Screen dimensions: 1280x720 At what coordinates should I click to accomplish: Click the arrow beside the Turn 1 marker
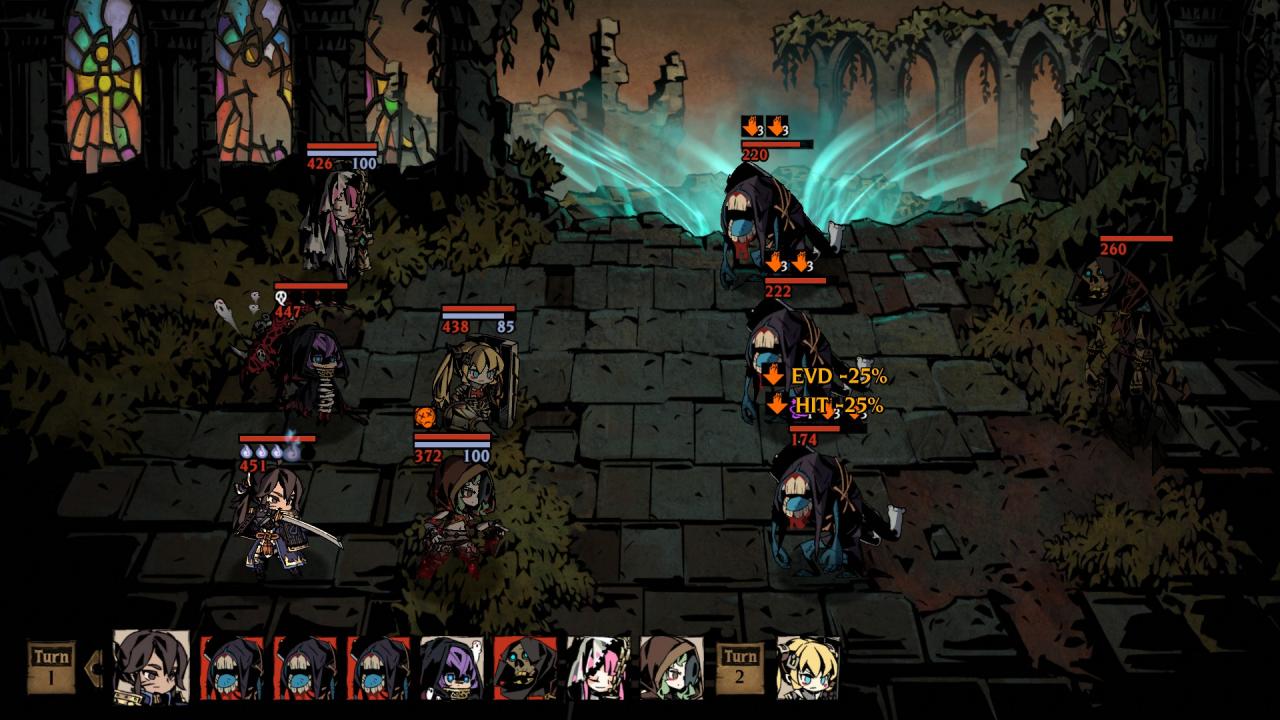tap(95, 664)
